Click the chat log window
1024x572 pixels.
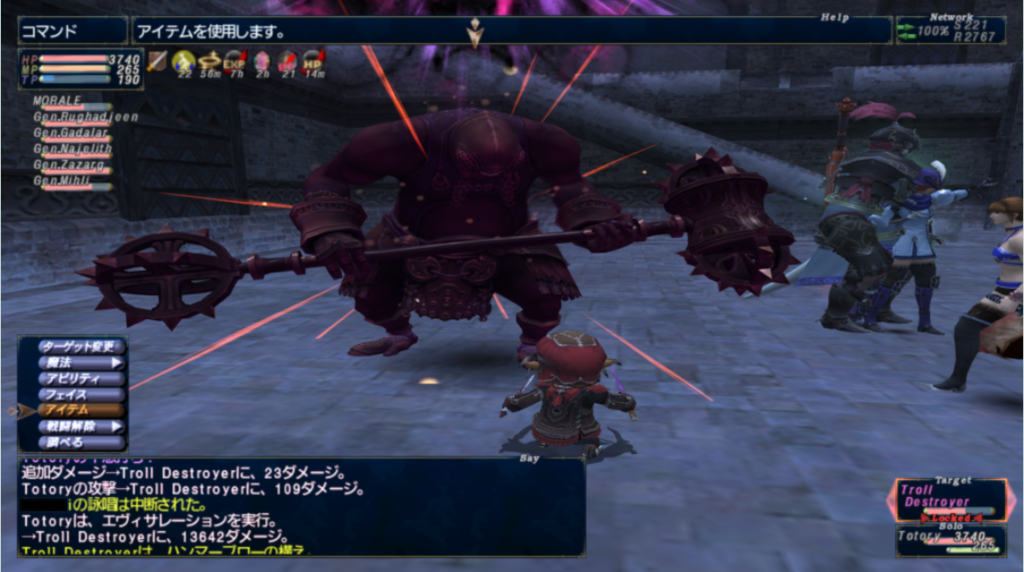pyautogui.click(x=300, y=506)
